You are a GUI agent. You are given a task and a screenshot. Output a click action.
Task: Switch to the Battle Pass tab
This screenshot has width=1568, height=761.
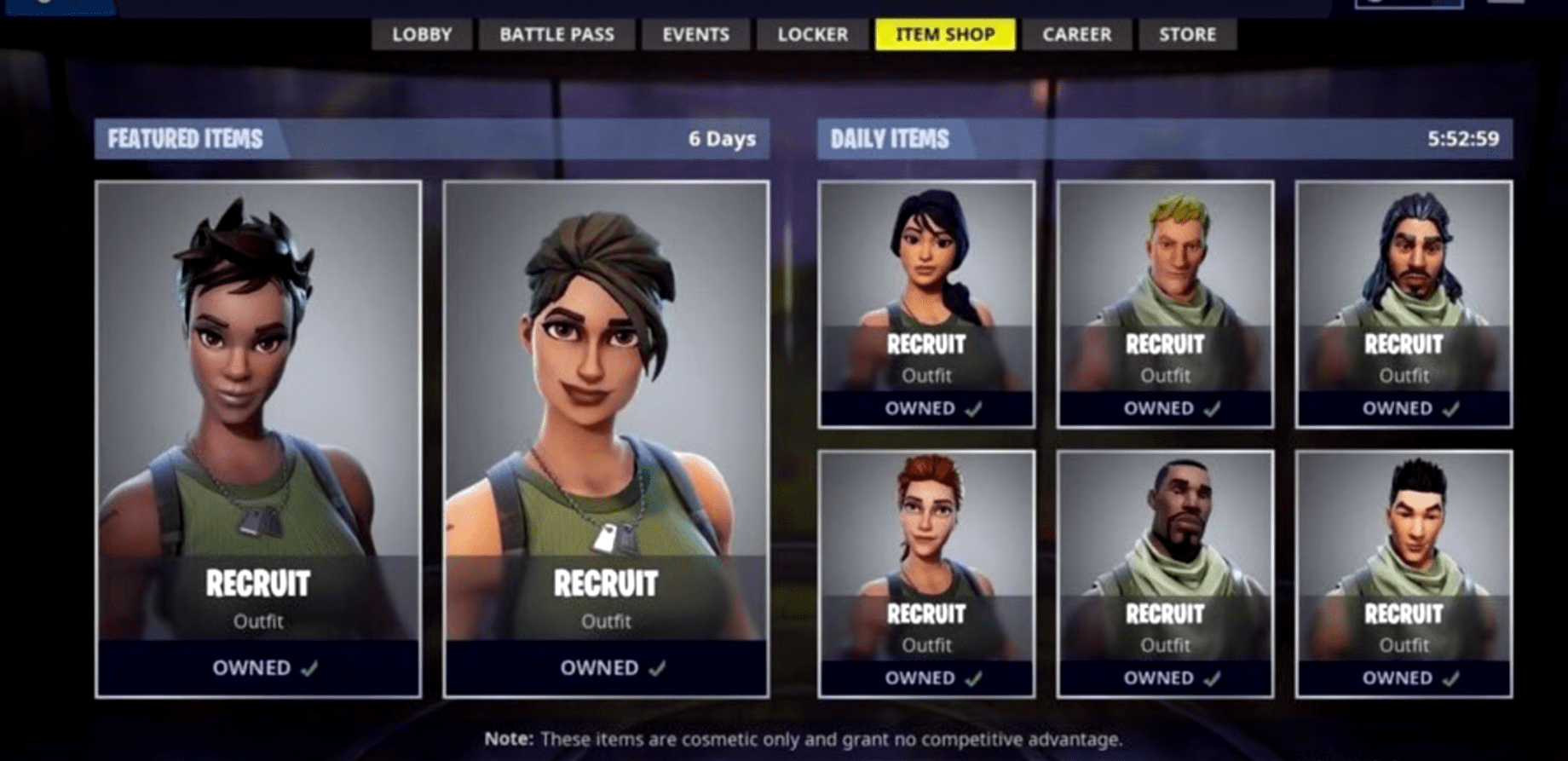556,34
